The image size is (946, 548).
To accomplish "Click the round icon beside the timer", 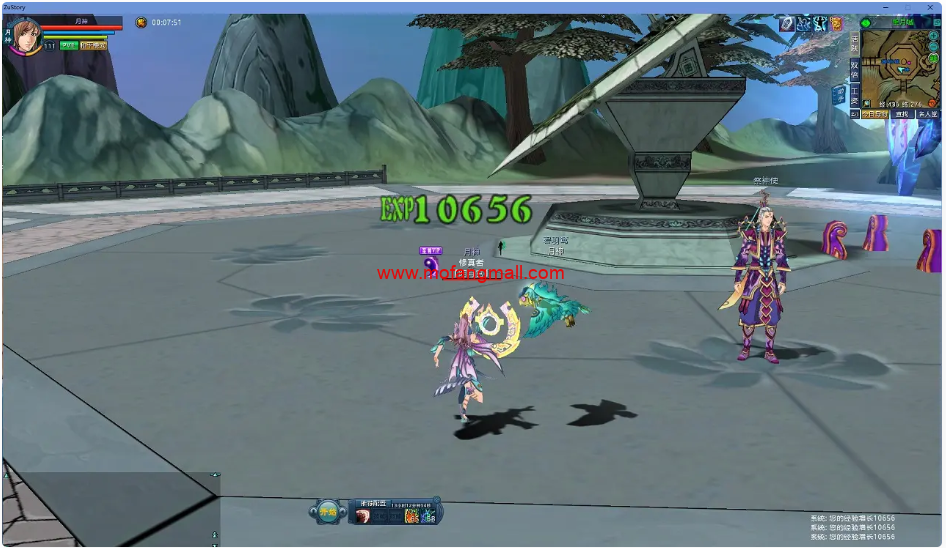I will [x=141, y=22].
